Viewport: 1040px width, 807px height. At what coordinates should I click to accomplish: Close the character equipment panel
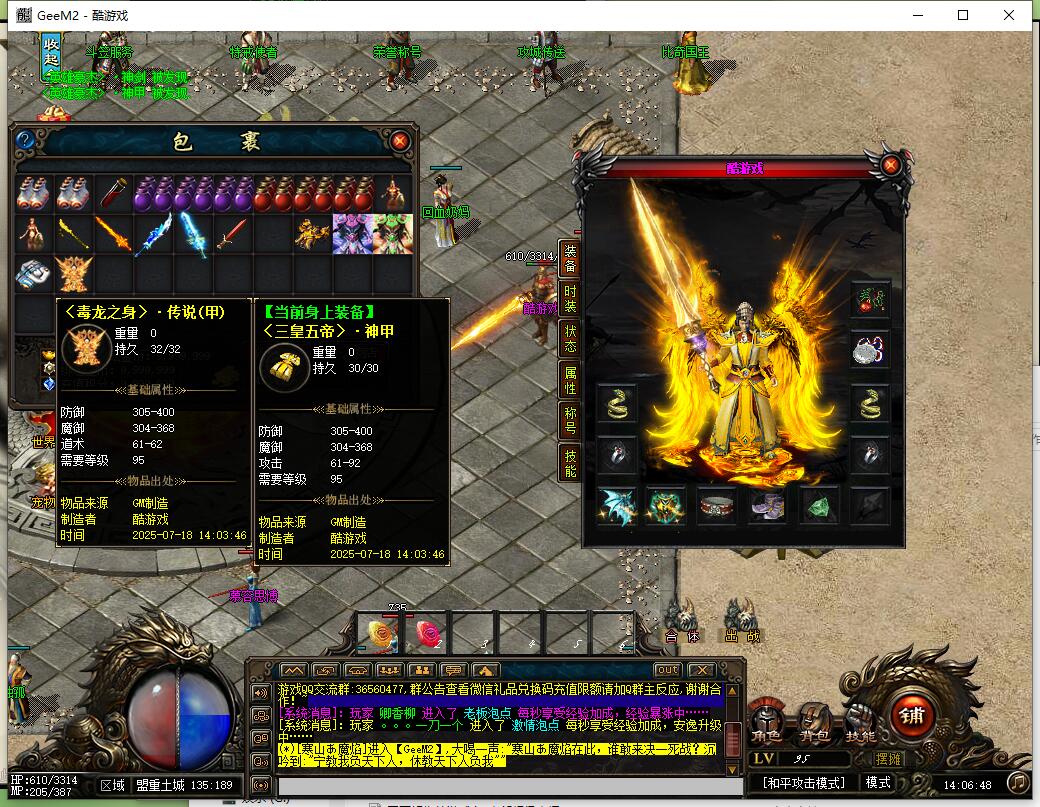click(x=890, y=165)
